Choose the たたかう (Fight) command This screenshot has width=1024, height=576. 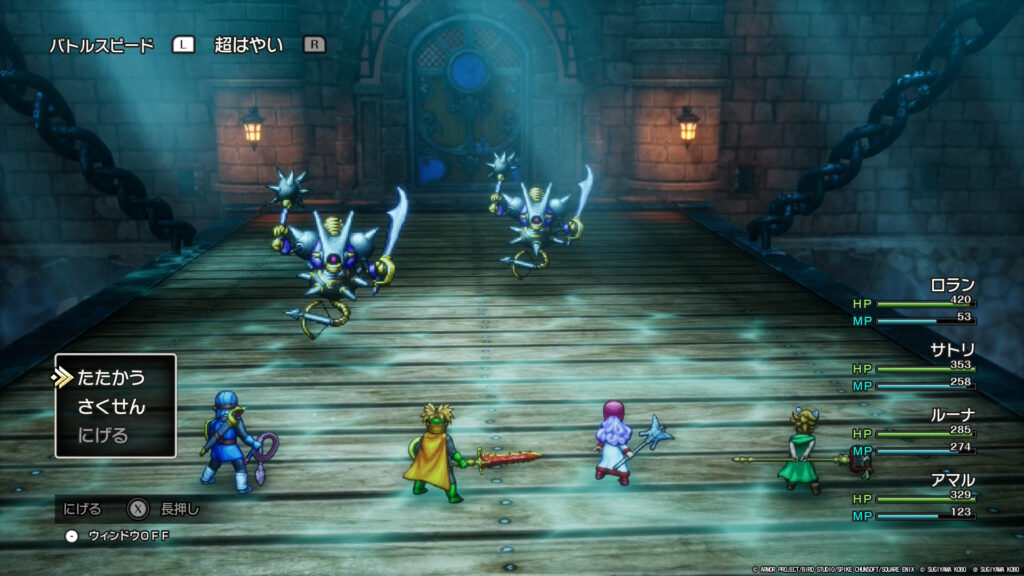111,378
